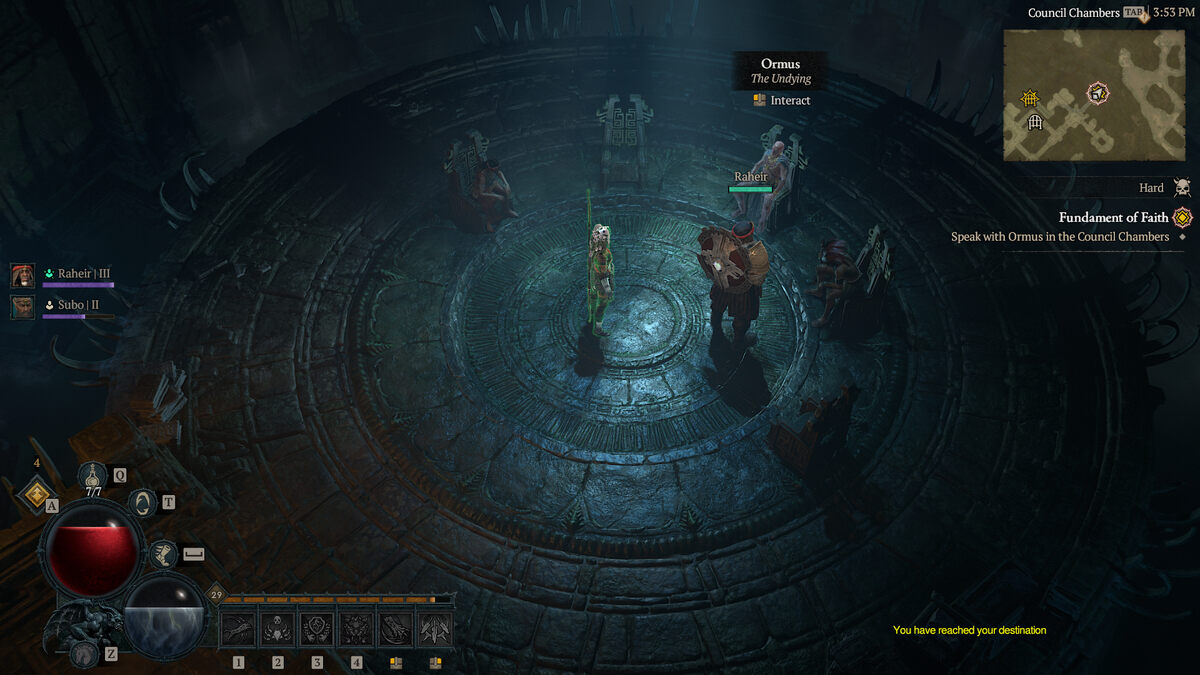Click the Hard difficulty skull icon
Image resolution: width=1200 pixels, height=675 pixels.
pos(1182,188)
